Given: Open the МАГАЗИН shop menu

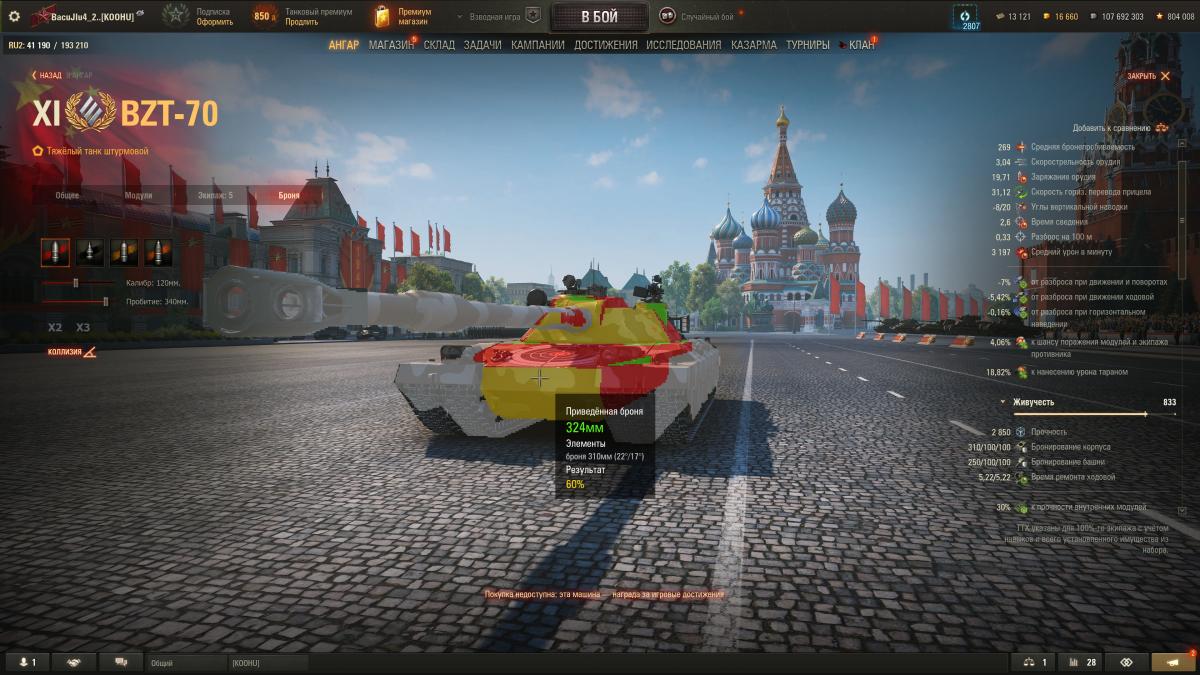Looking at the screenshot, I should (391, 45).
